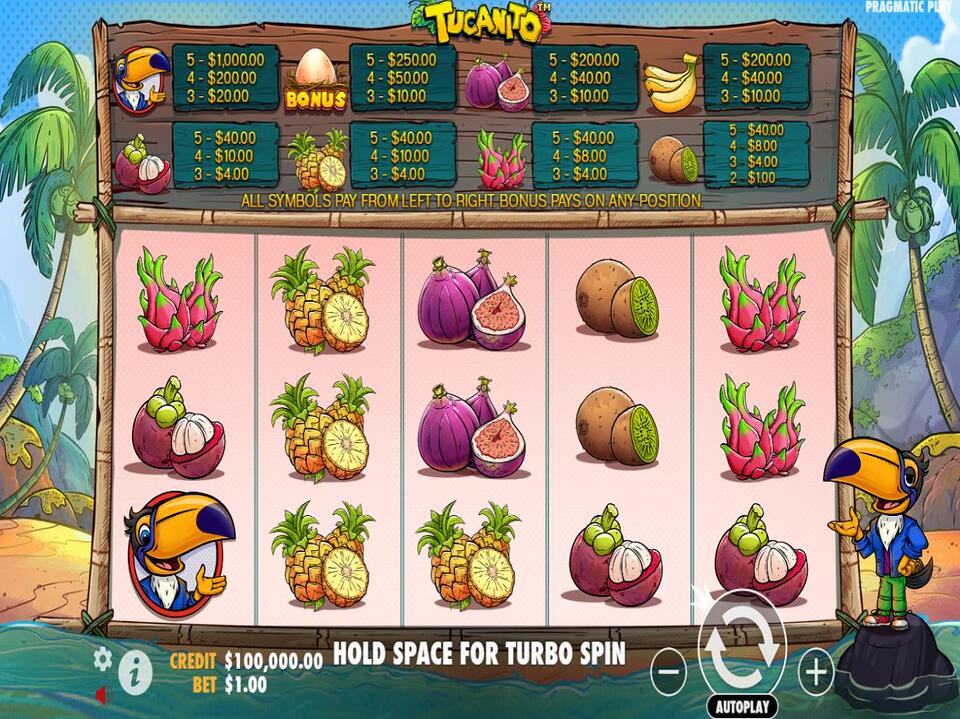Open the gear settings menu

coord(102,657)
